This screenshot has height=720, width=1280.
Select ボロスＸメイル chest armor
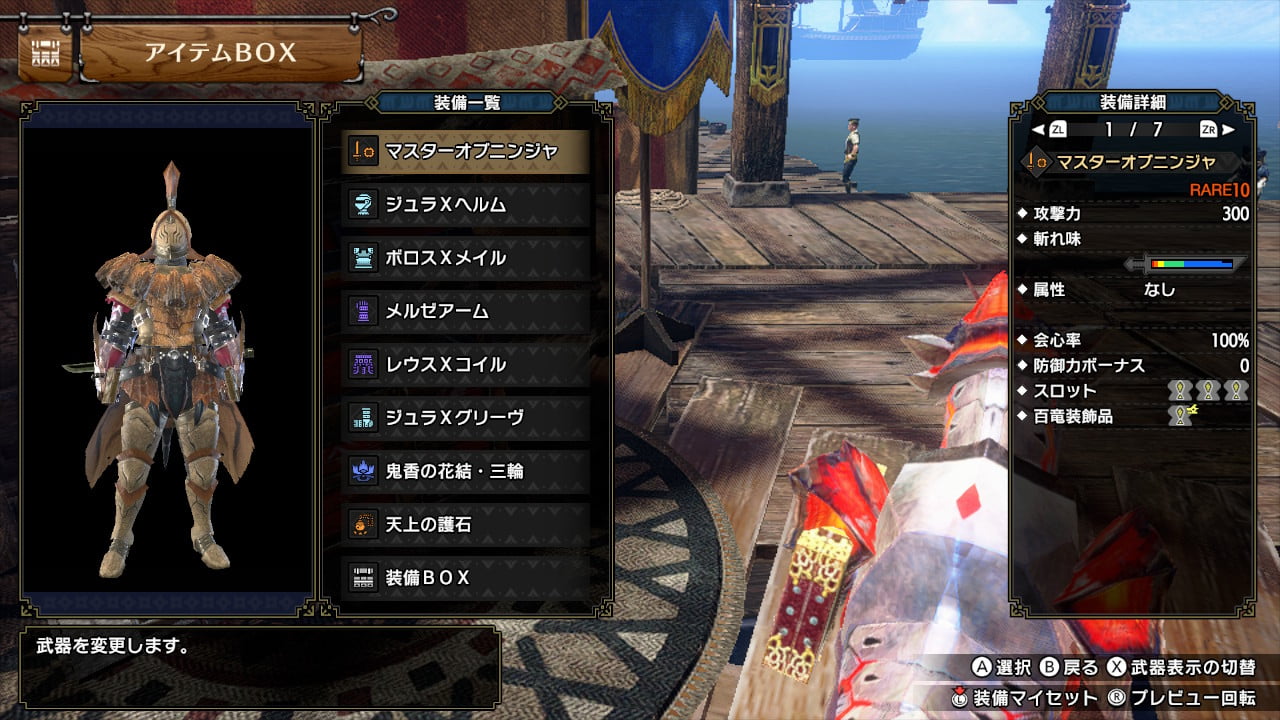(x=466, y=258)
